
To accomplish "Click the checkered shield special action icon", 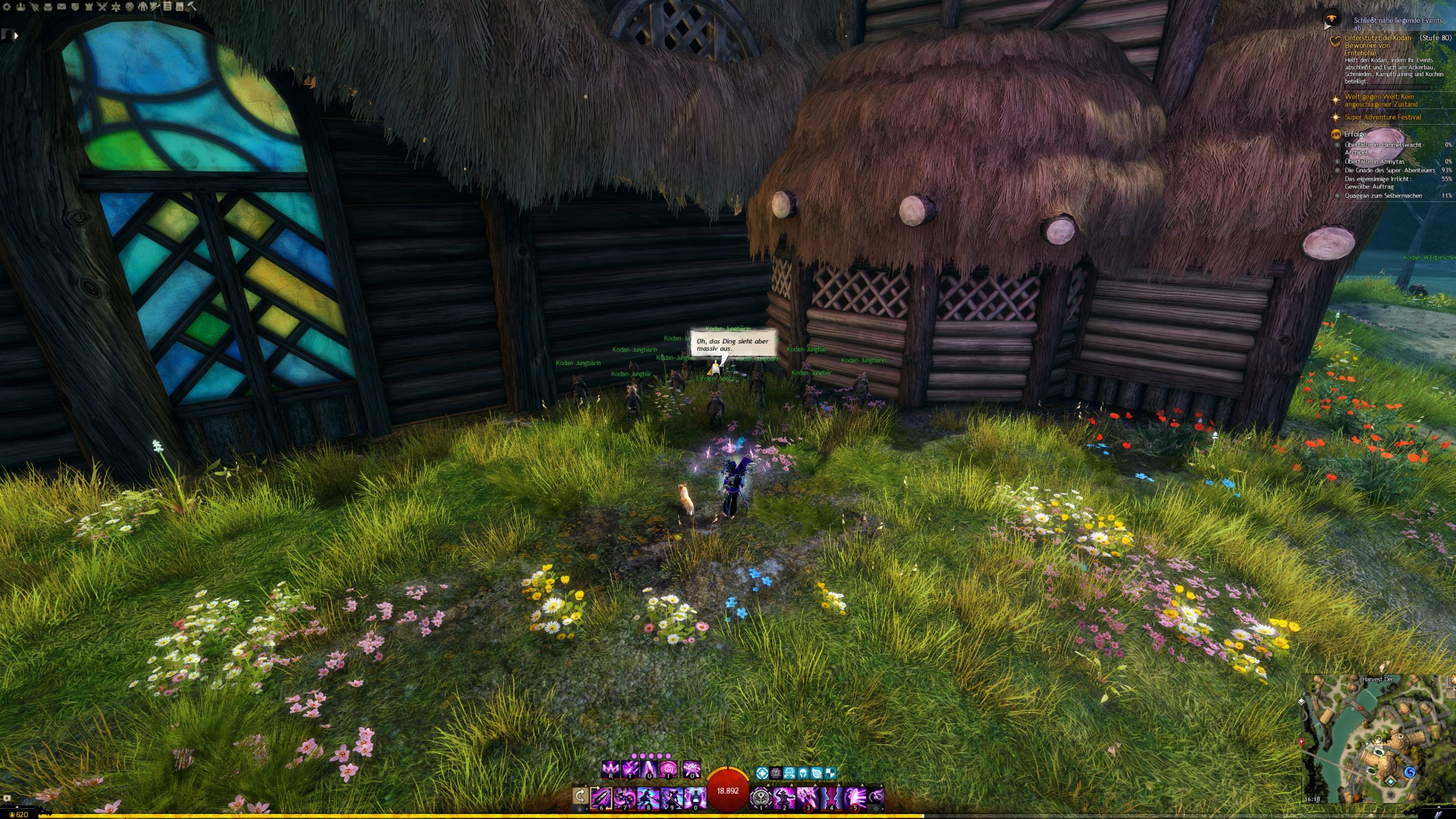I will point(831,773).
